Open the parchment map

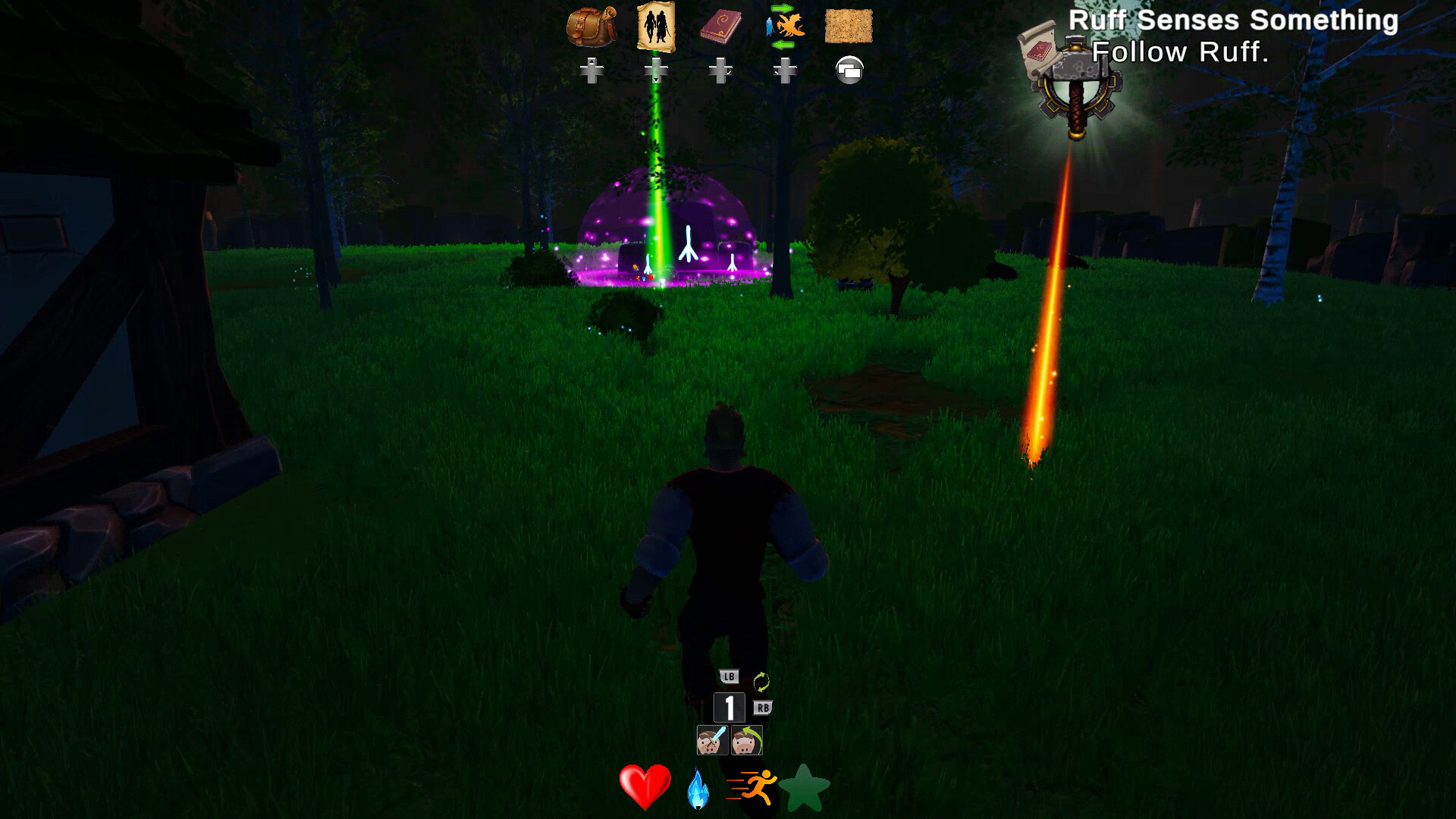[849, 27]
